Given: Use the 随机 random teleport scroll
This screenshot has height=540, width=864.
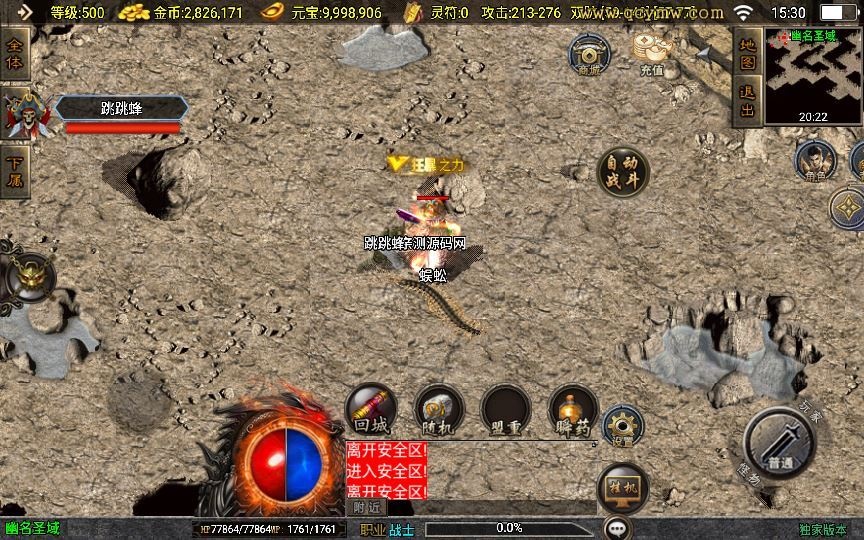Looking at the screenshot, I should tap(439, 409).
